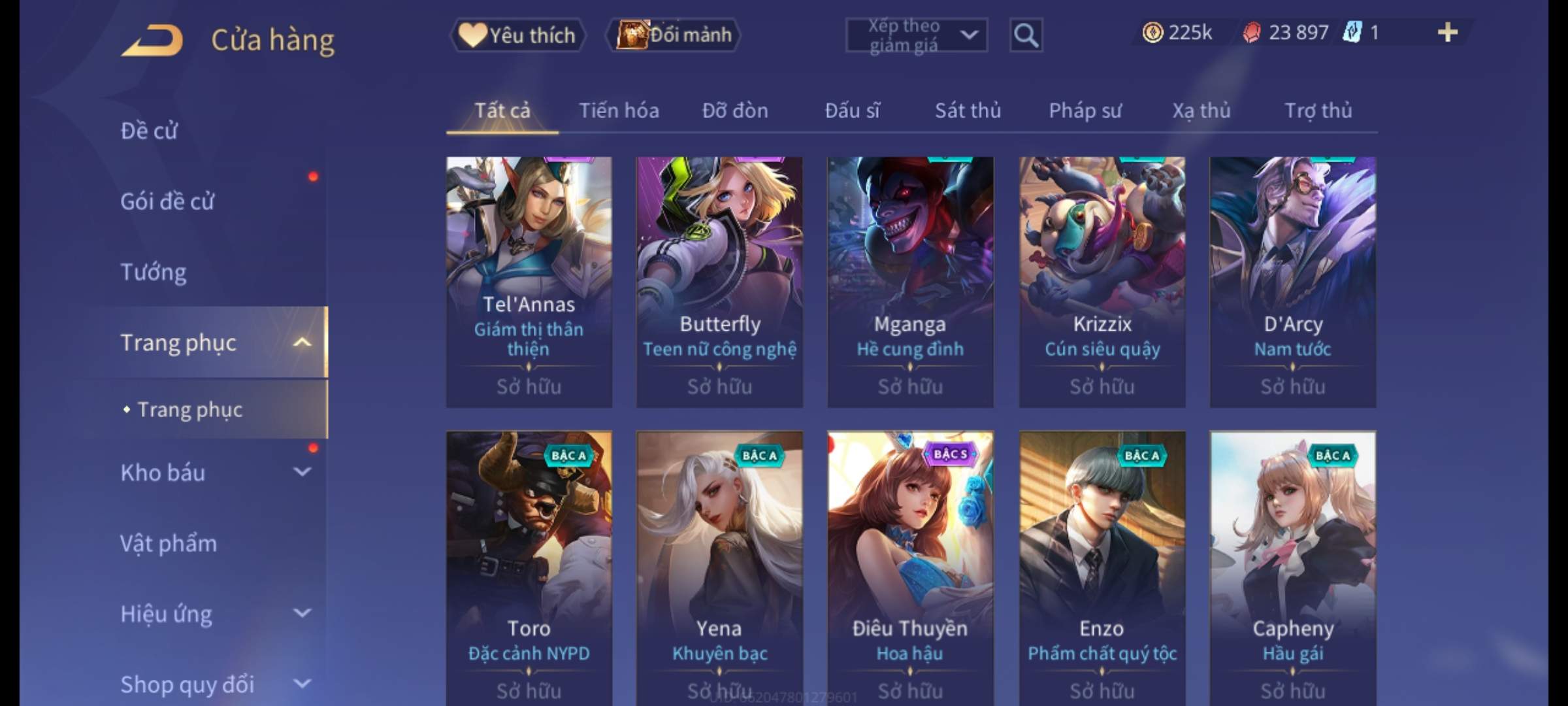This screenshot has height=706, width=1568.
Task: Open the Đề cử menu entry
Action: [x=149, y=131]
